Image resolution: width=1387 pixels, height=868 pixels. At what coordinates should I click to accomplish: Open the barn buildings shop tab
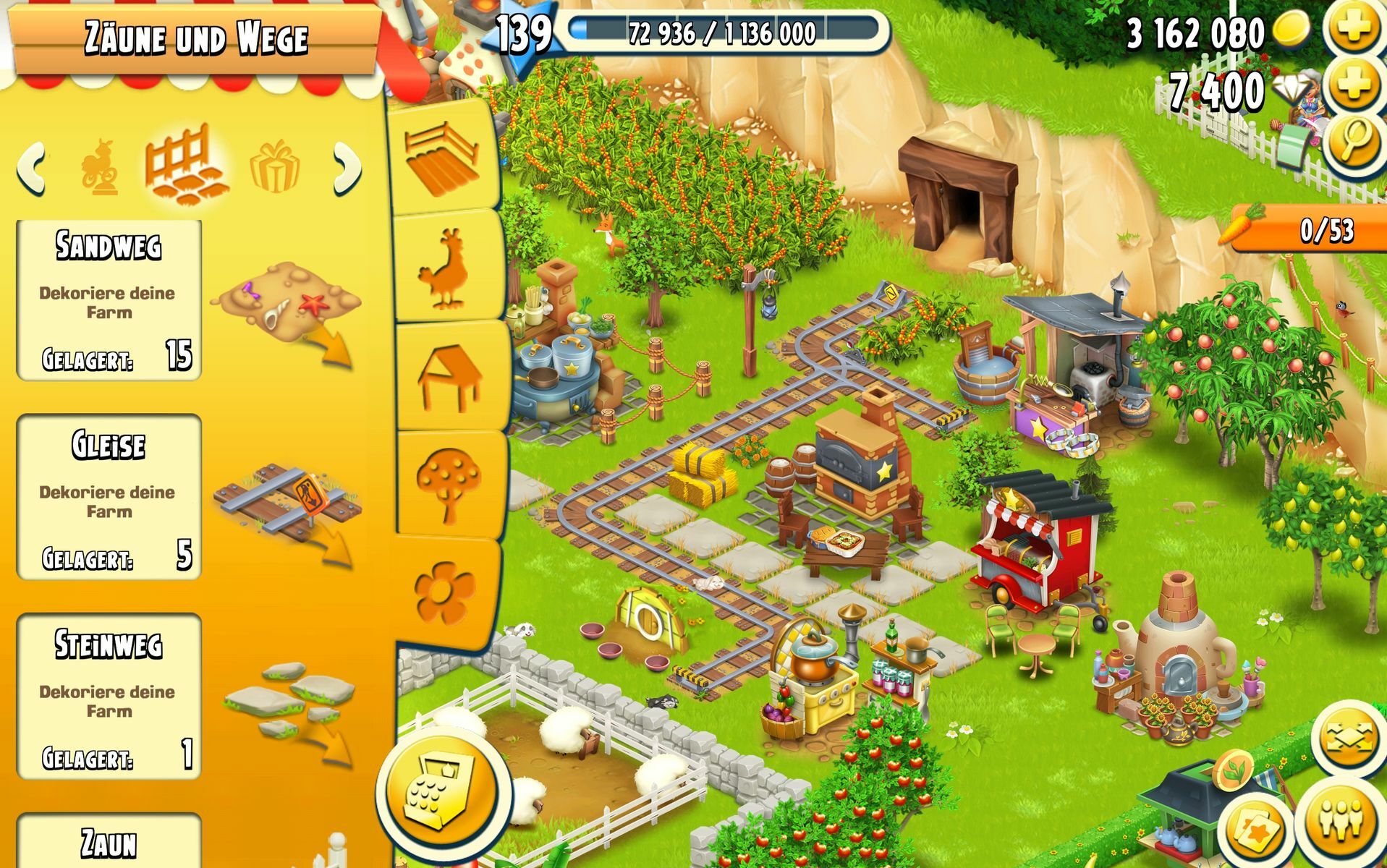point(449,376)
